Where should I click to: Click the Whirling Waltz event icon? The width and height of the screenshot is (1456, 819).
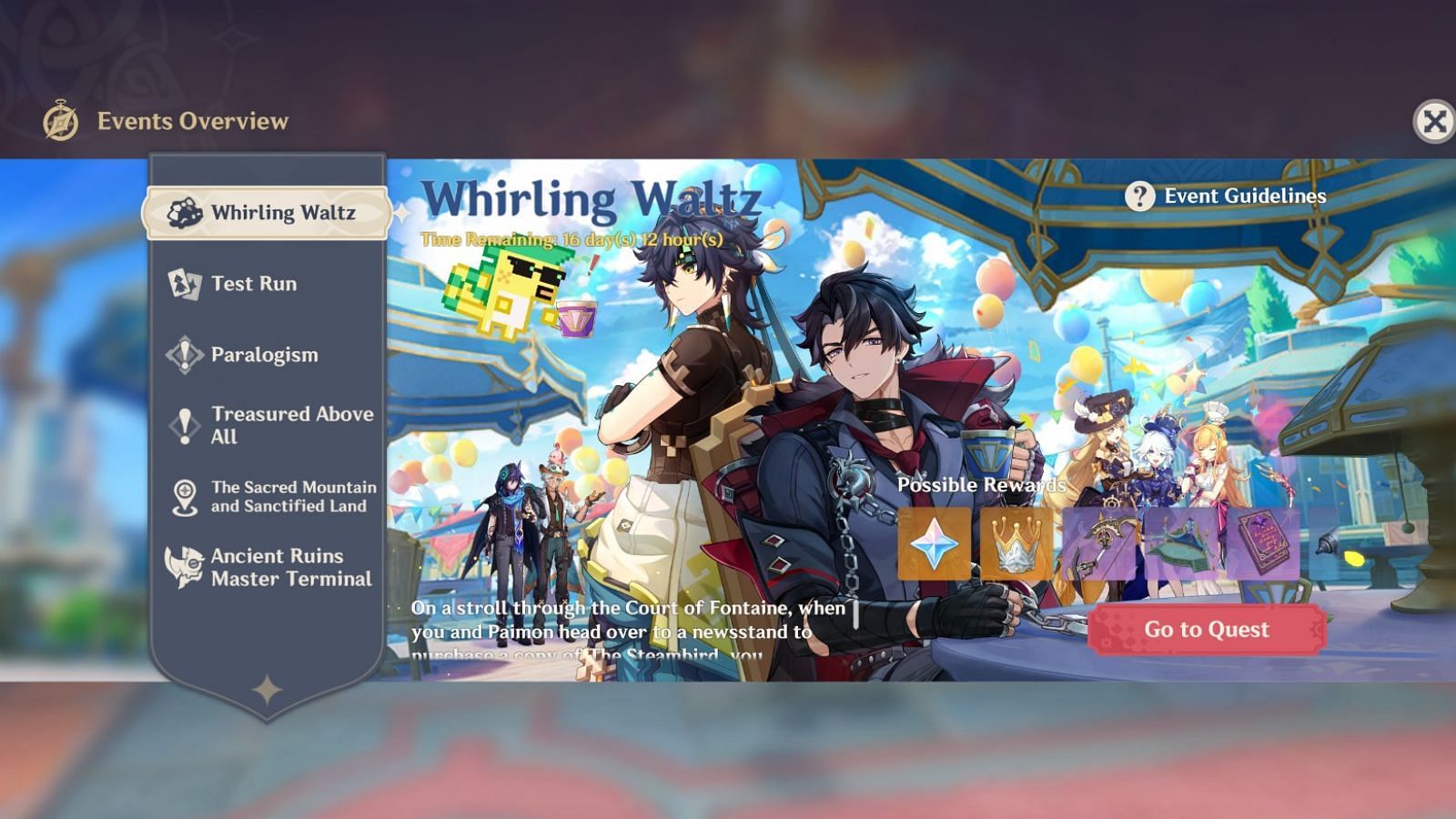tap(184, 213)
